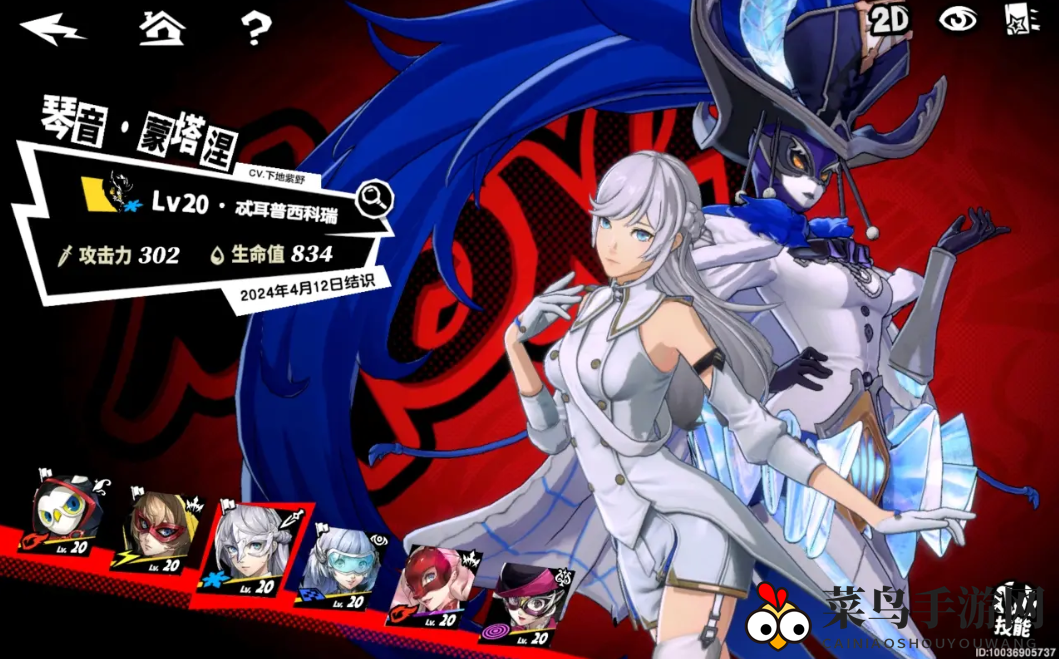Inspect persona details with the magnifier icon

coord(375,199)
